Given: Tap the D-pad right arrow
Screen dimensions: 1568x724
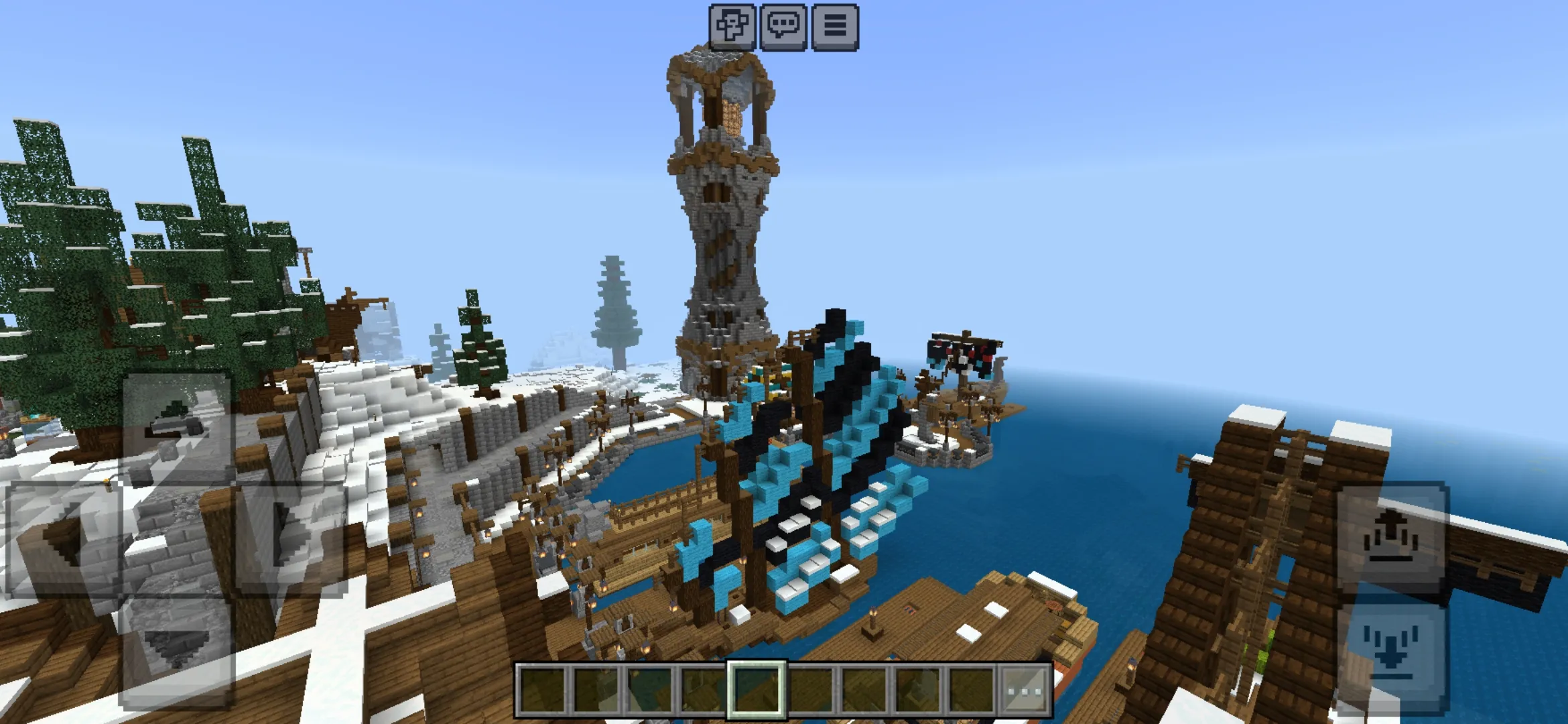Looking at the screenshot, I should (291, 538).
